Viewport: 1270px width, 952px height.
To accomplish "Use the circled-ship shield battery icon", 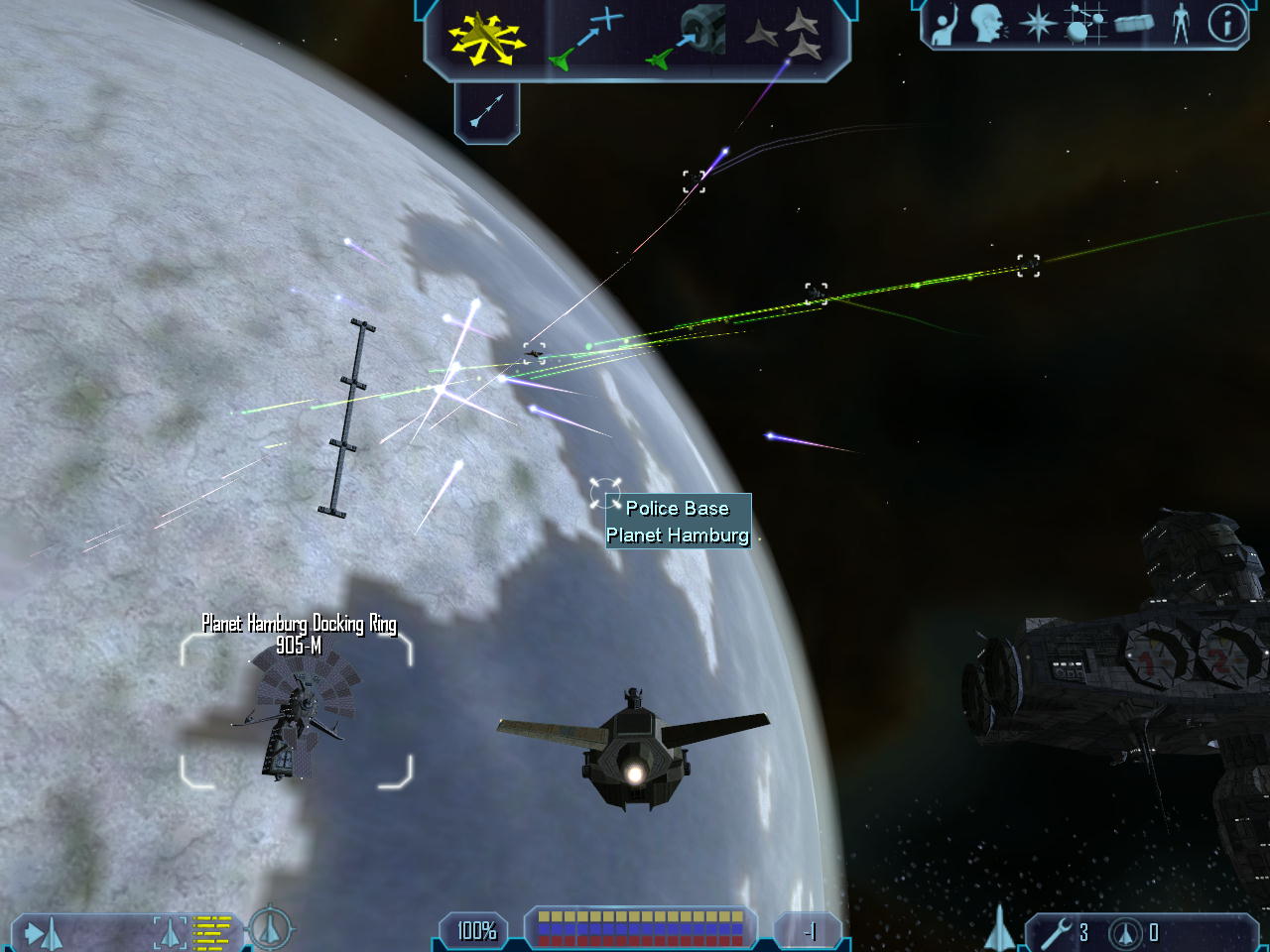I will click(x=1125, y=932).
